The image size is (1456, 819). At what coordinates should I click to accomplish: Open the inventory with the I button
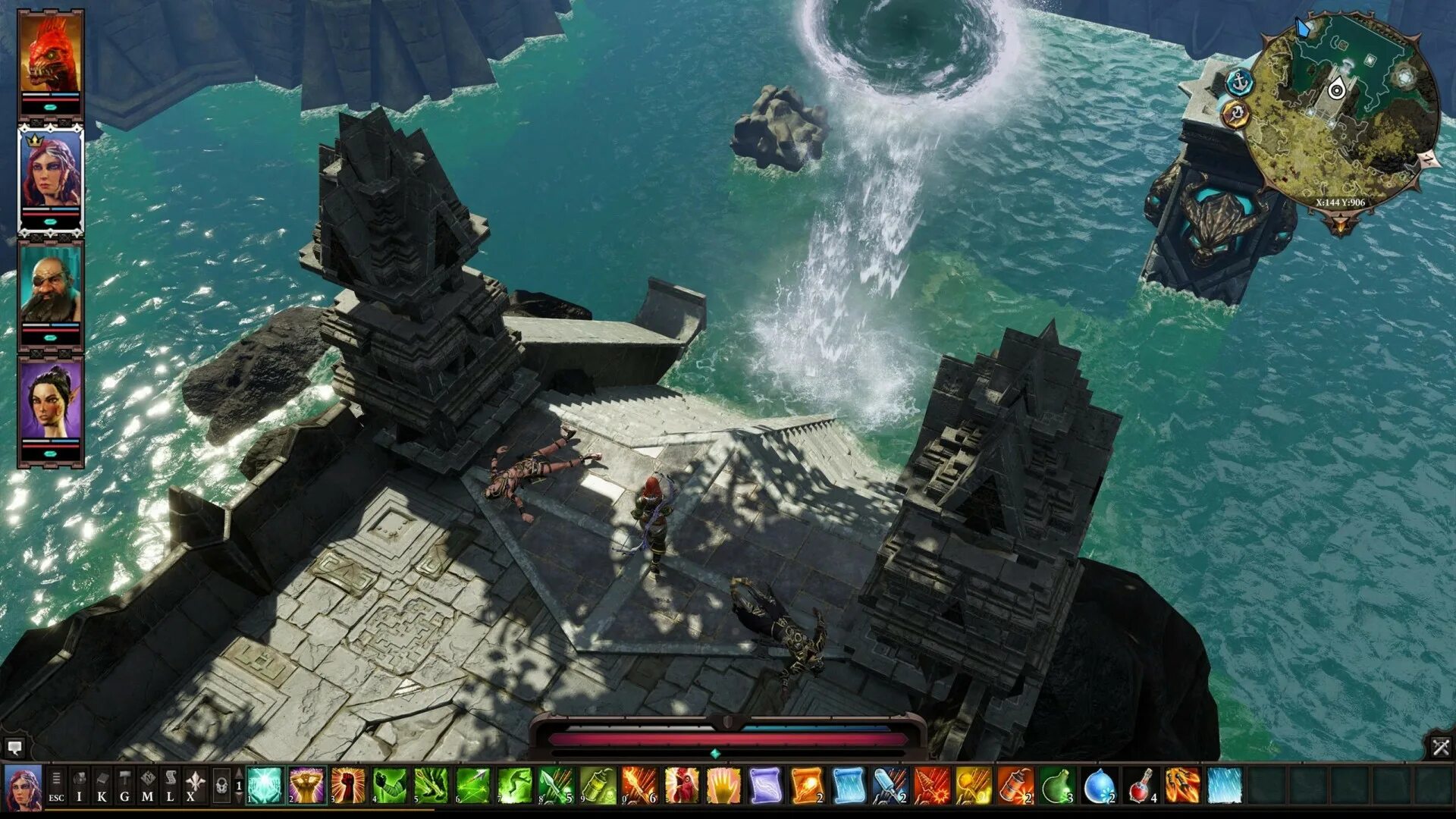79,787
